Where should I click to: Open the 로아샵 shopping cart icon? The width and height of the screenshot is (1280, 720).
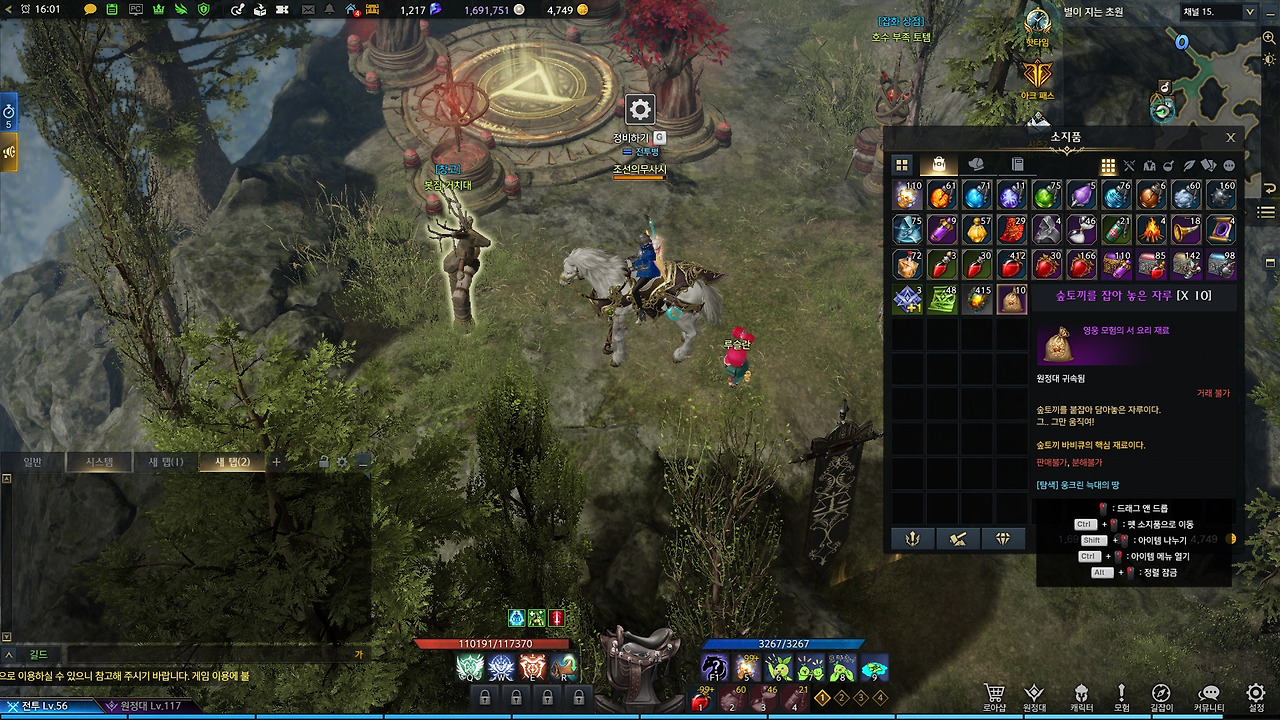point(995,692)
